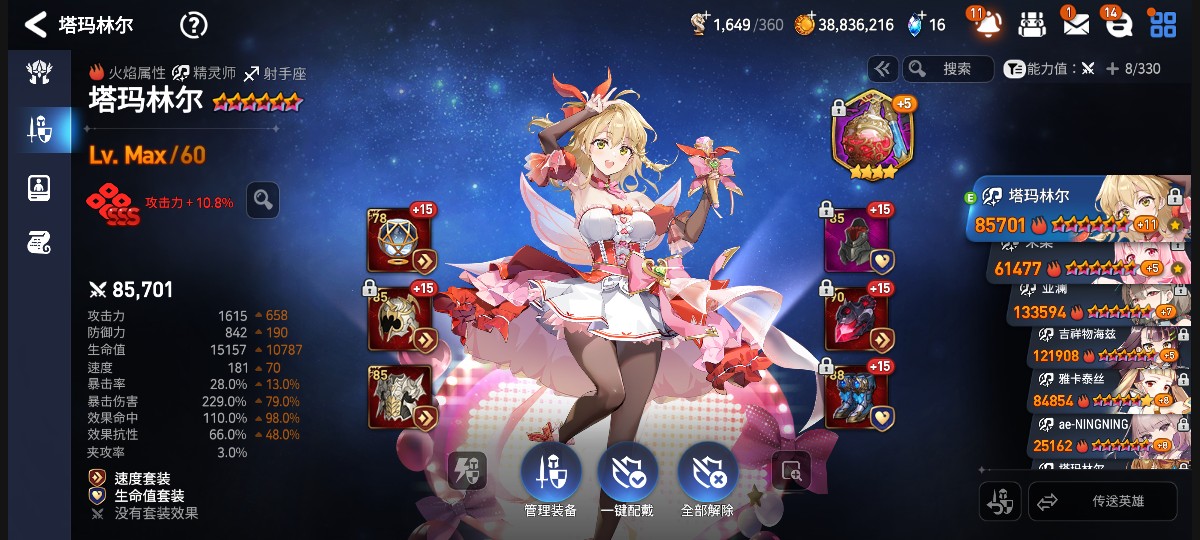Collapse the hero list with the double-arrow button
This screenshot has height=540, width=1200.
[x=882, y=68]
